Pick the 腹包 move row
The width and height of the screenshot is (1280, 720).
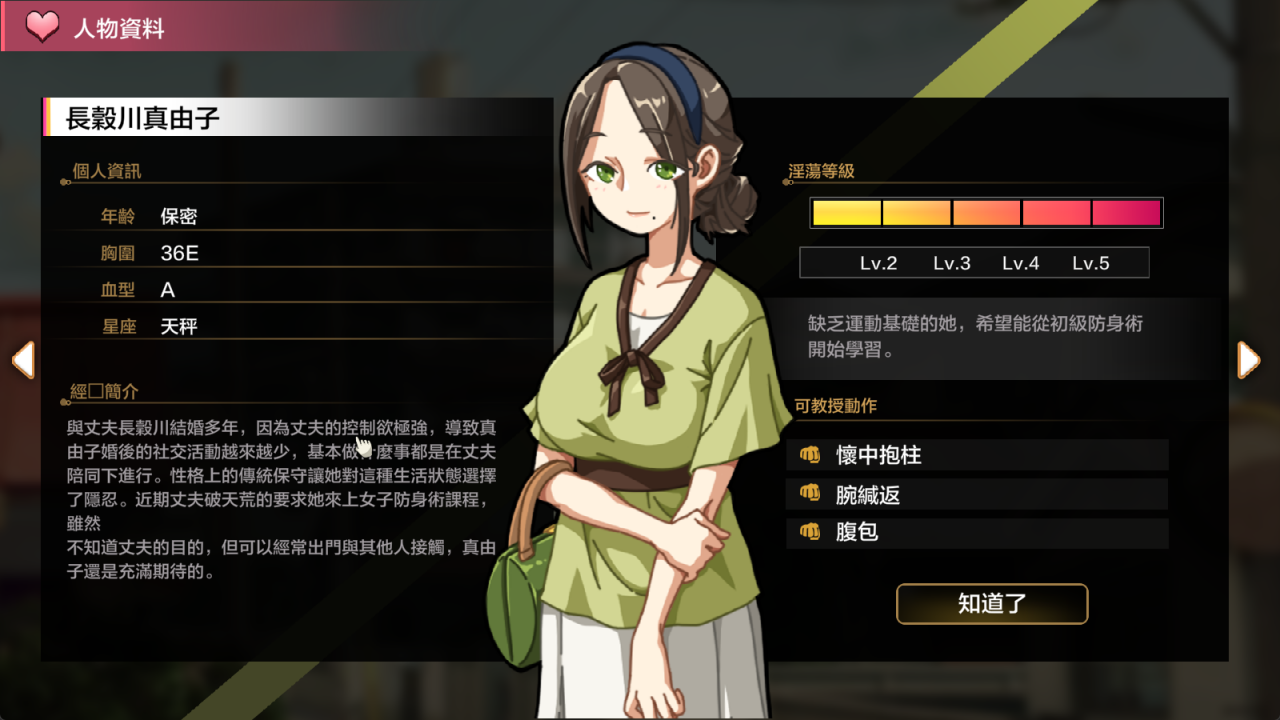point(977,532)
